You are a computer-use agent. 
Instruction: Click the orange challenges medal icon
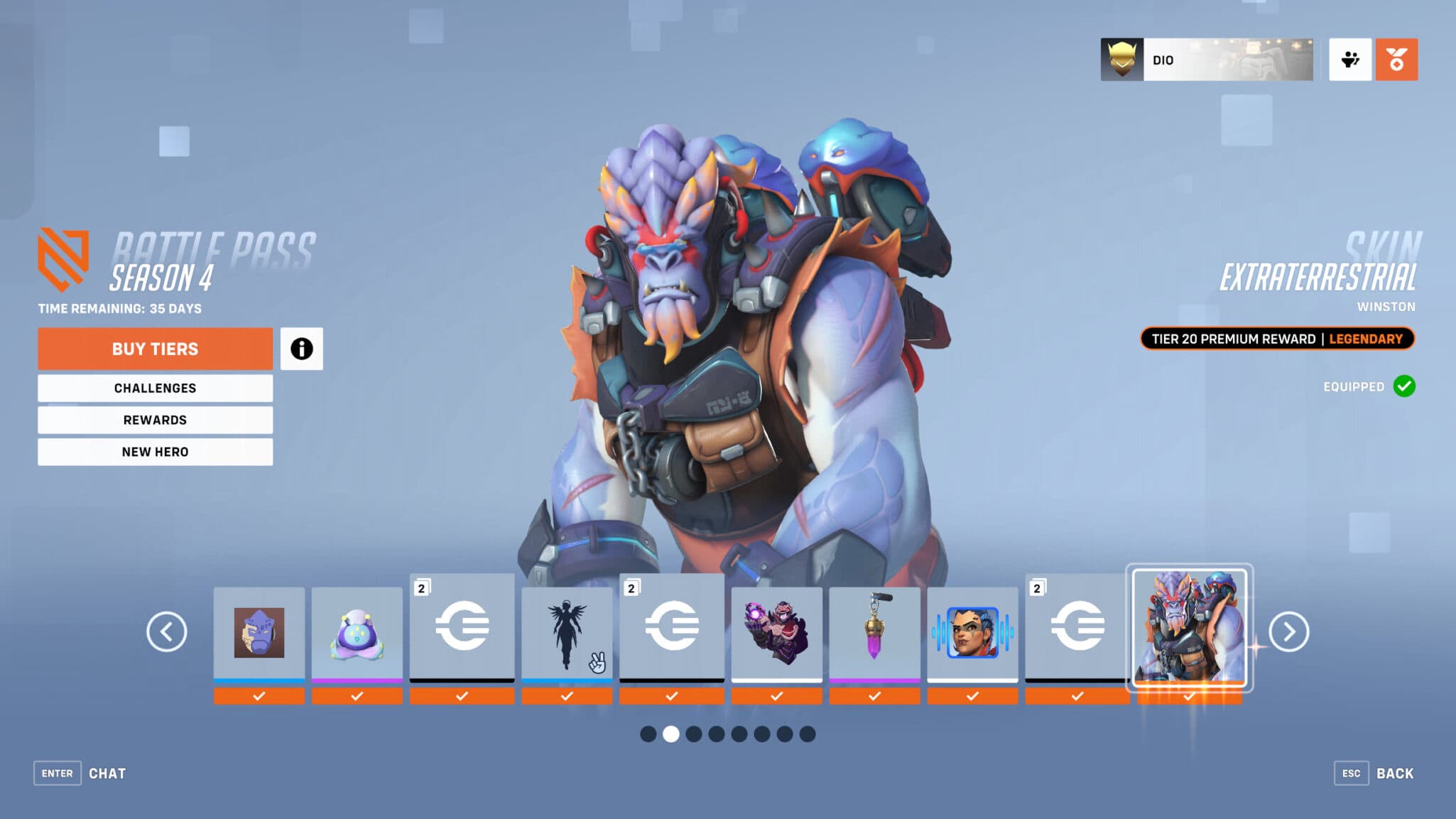point(1396,60)
